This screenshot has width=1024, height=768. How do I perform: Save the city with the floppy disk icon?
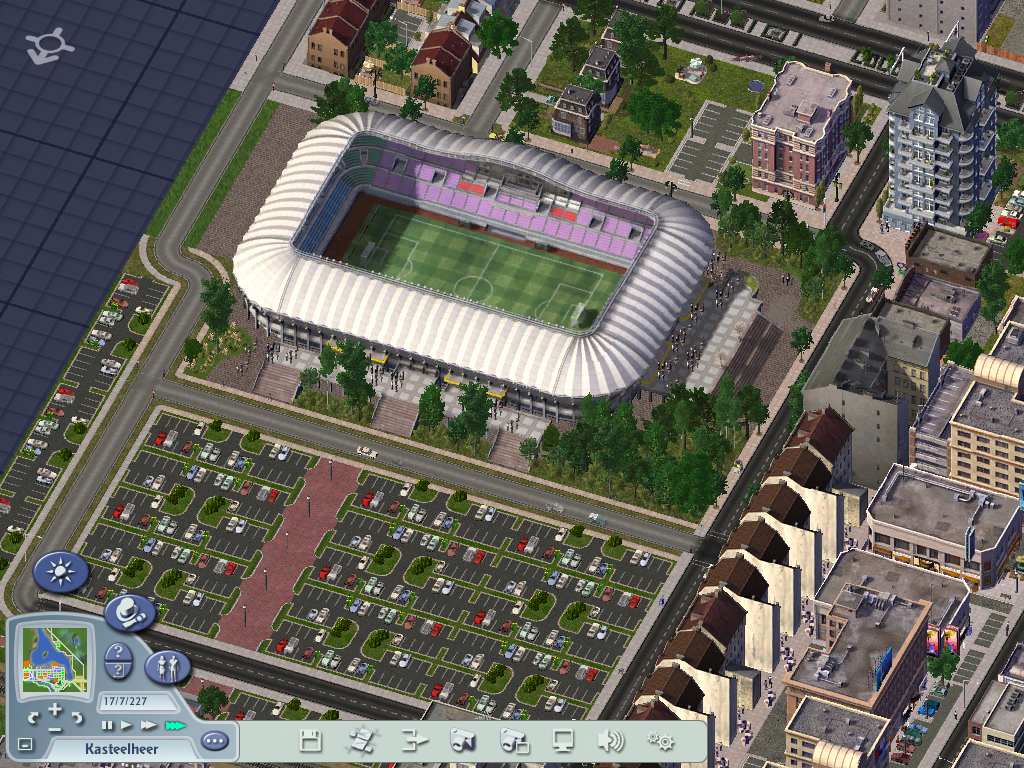(310, 741)
